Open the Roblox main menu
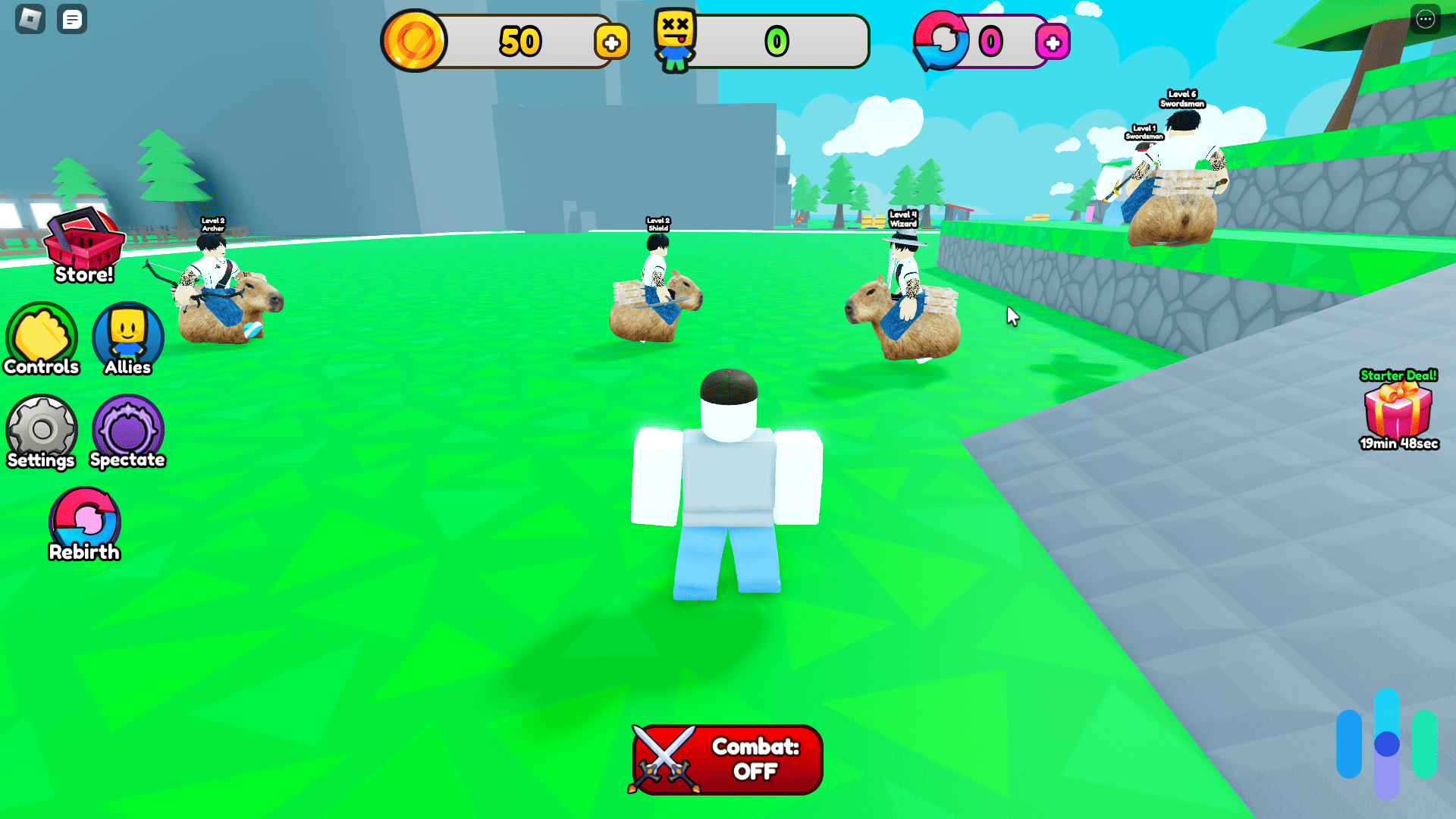The width and height of the screenshot is (1456, 819). pos(30,20)
